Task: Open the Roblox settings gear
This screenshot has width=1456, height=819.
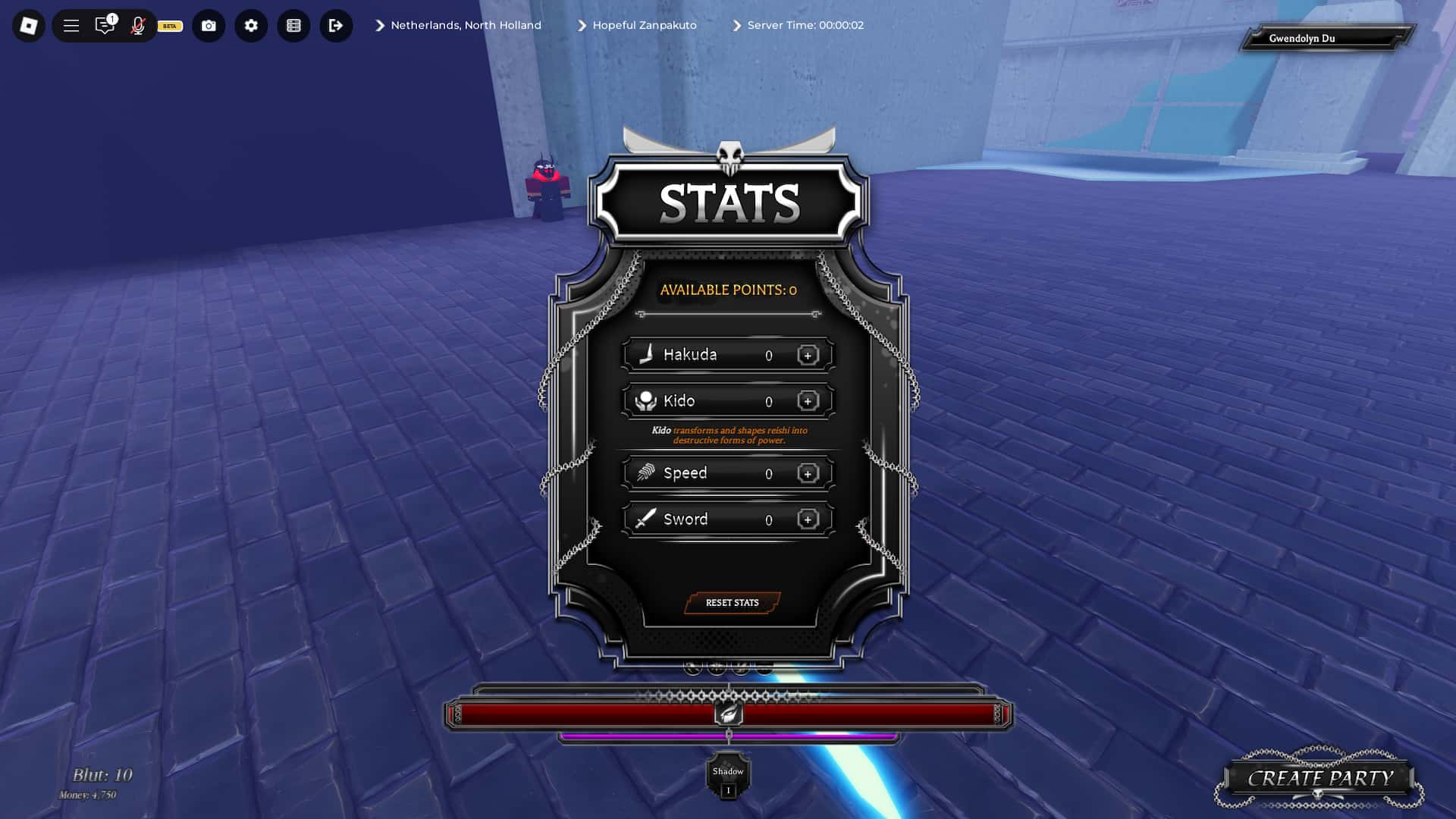Action: 251,25
